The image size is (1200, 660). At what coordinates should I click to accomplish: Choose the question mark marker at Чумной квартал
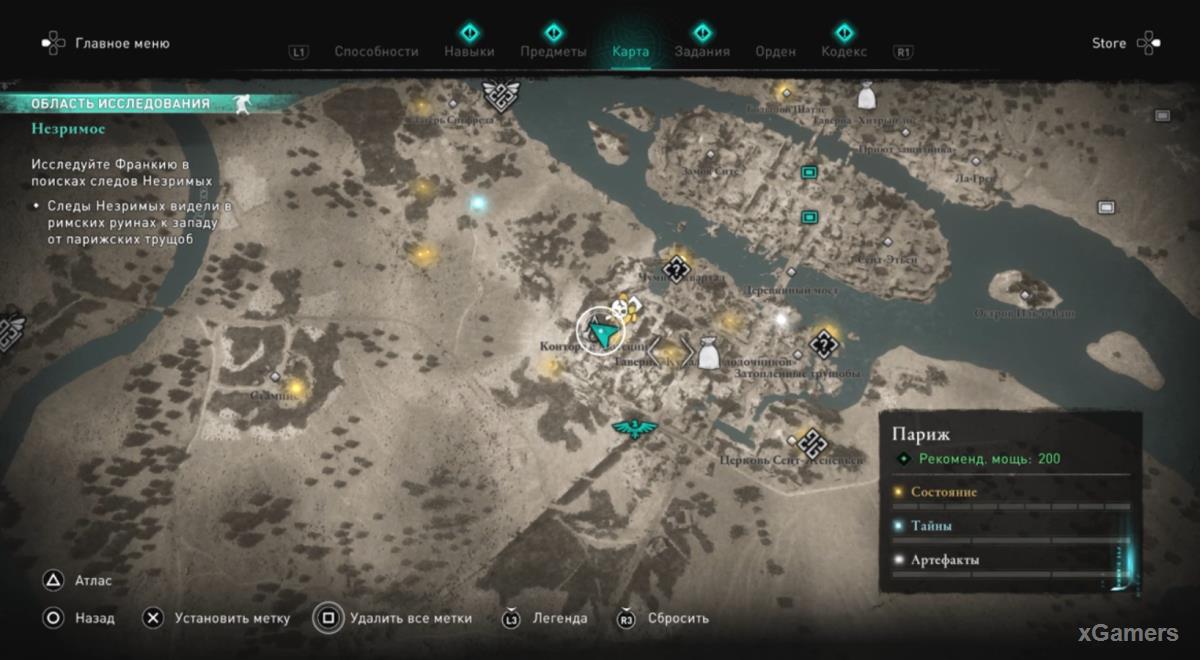[x=678, y=267]
